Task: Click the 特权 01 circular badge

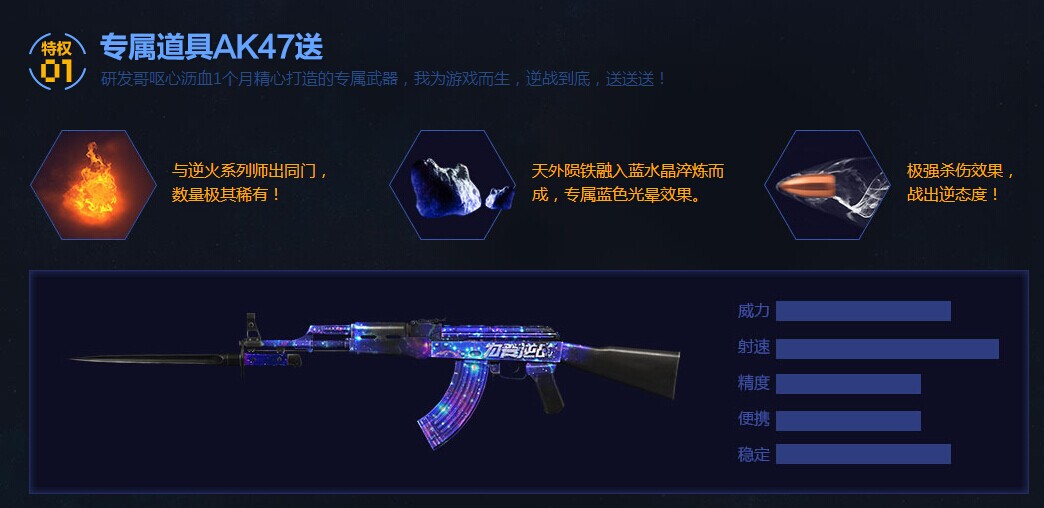Action: point(57,58)
